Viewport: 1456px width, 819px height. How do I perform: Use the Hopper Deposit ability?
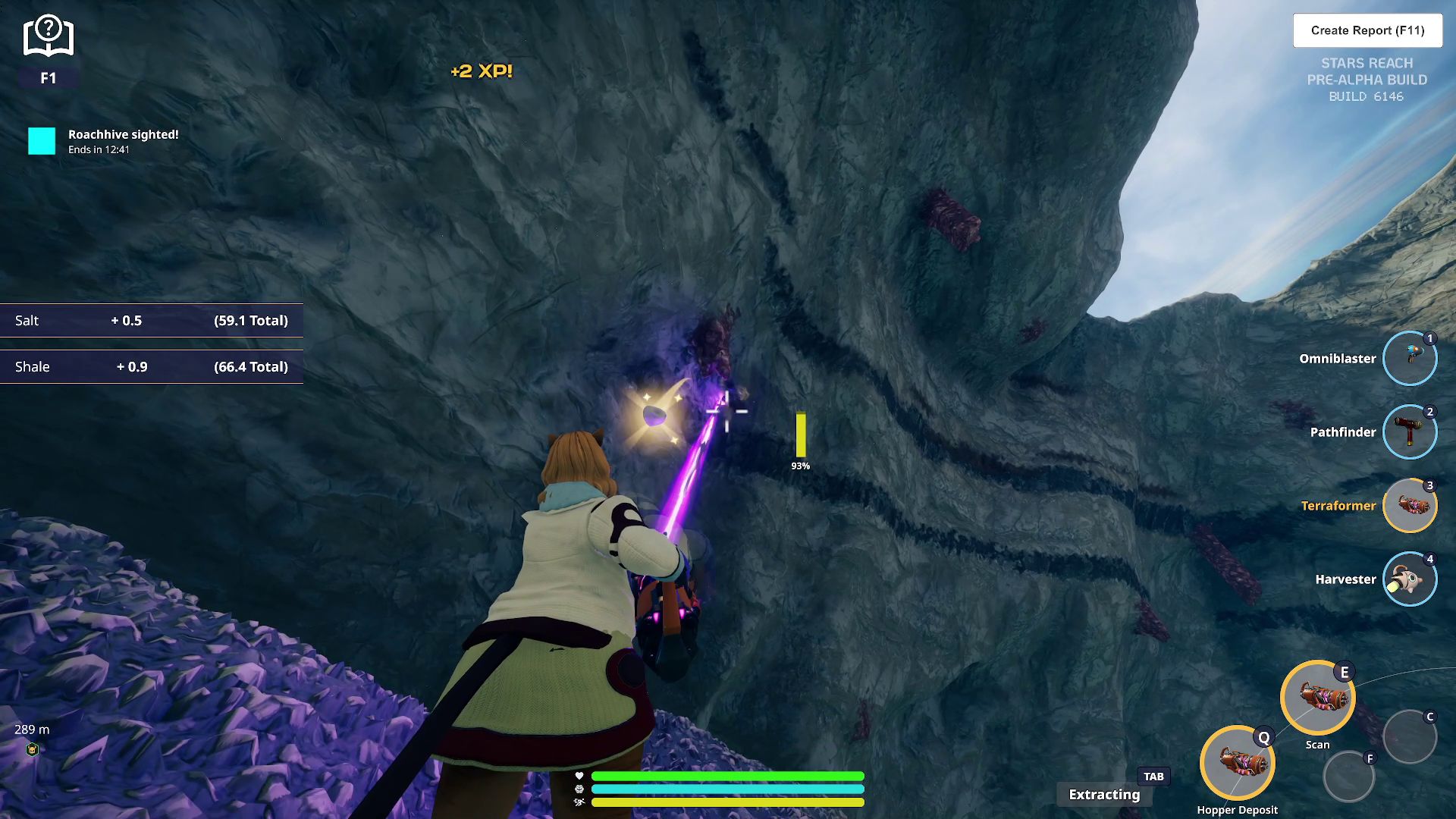coord(1237,763)
